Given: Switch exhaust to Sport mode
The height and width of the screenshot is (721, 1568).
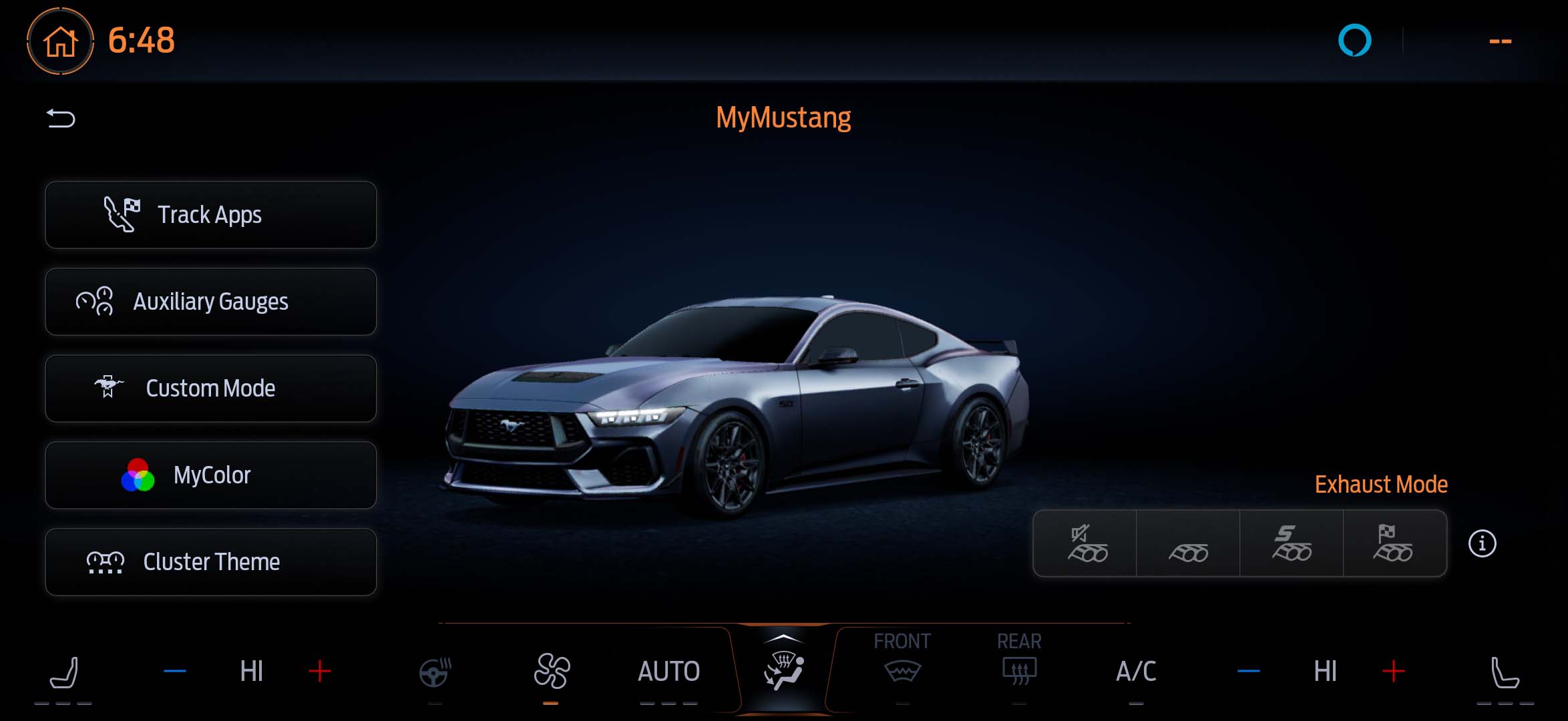Looking at the screenshot, I should 1292,543.
